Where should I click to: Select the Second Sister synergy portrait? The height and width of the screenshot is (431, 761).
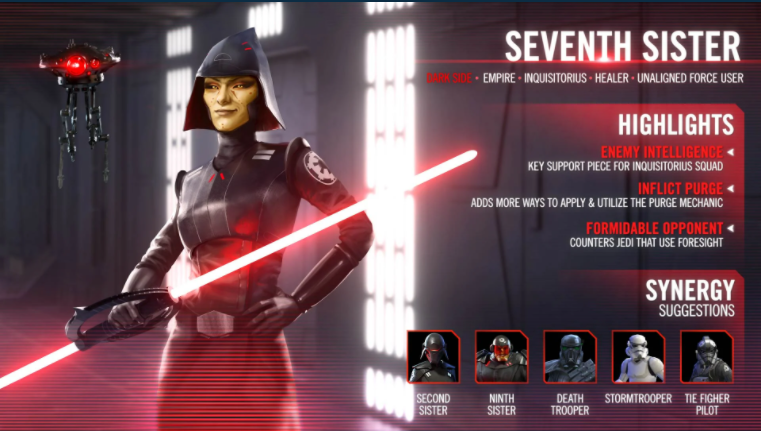434,357
